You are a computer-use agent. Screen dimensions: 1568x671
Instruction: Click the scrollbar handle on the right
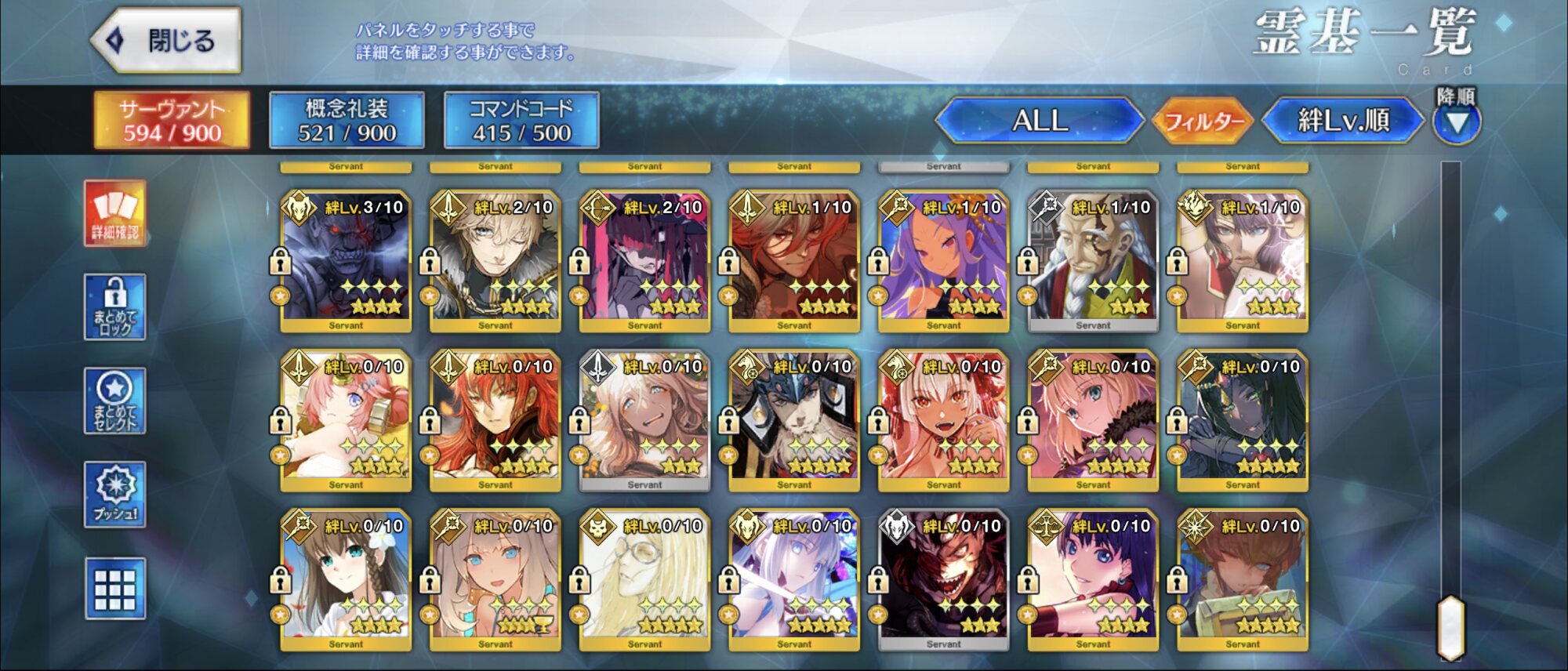1450,627
